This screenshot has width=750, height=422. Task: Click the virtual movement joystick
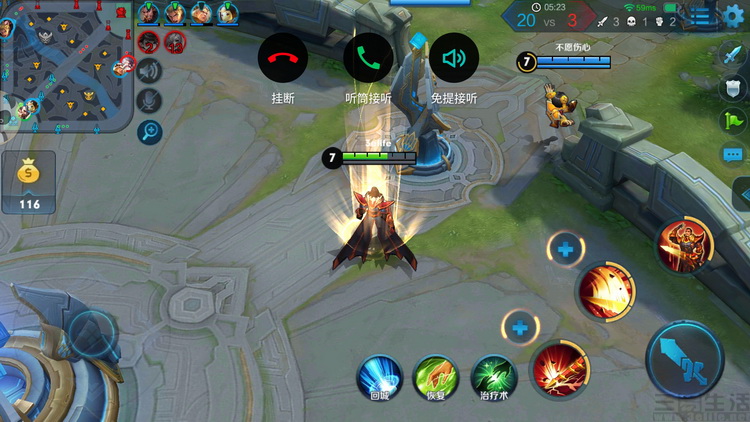[x=92, y=332]
